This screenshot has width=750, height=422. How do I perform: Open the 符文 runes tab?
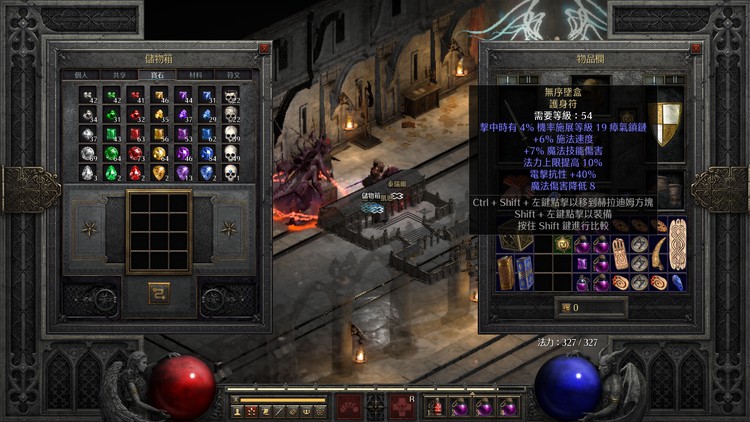(x=233, y=74)
